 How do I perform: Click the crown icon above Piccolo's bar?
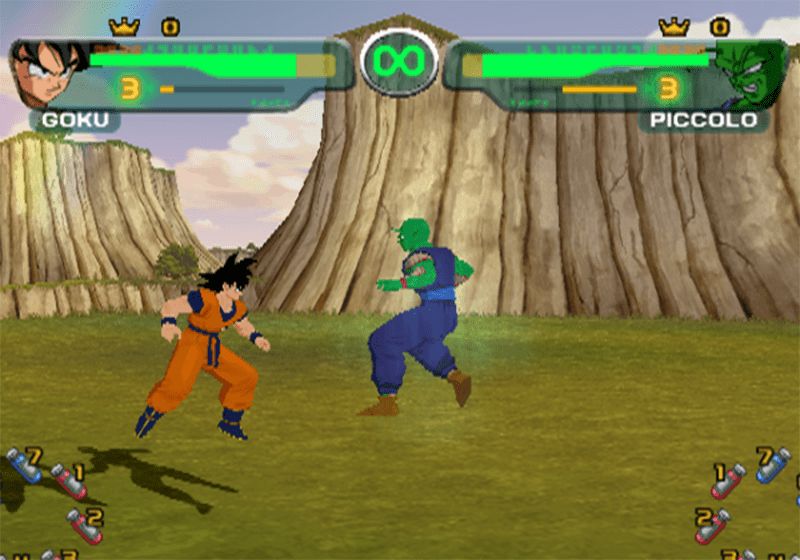click(674, 27)
